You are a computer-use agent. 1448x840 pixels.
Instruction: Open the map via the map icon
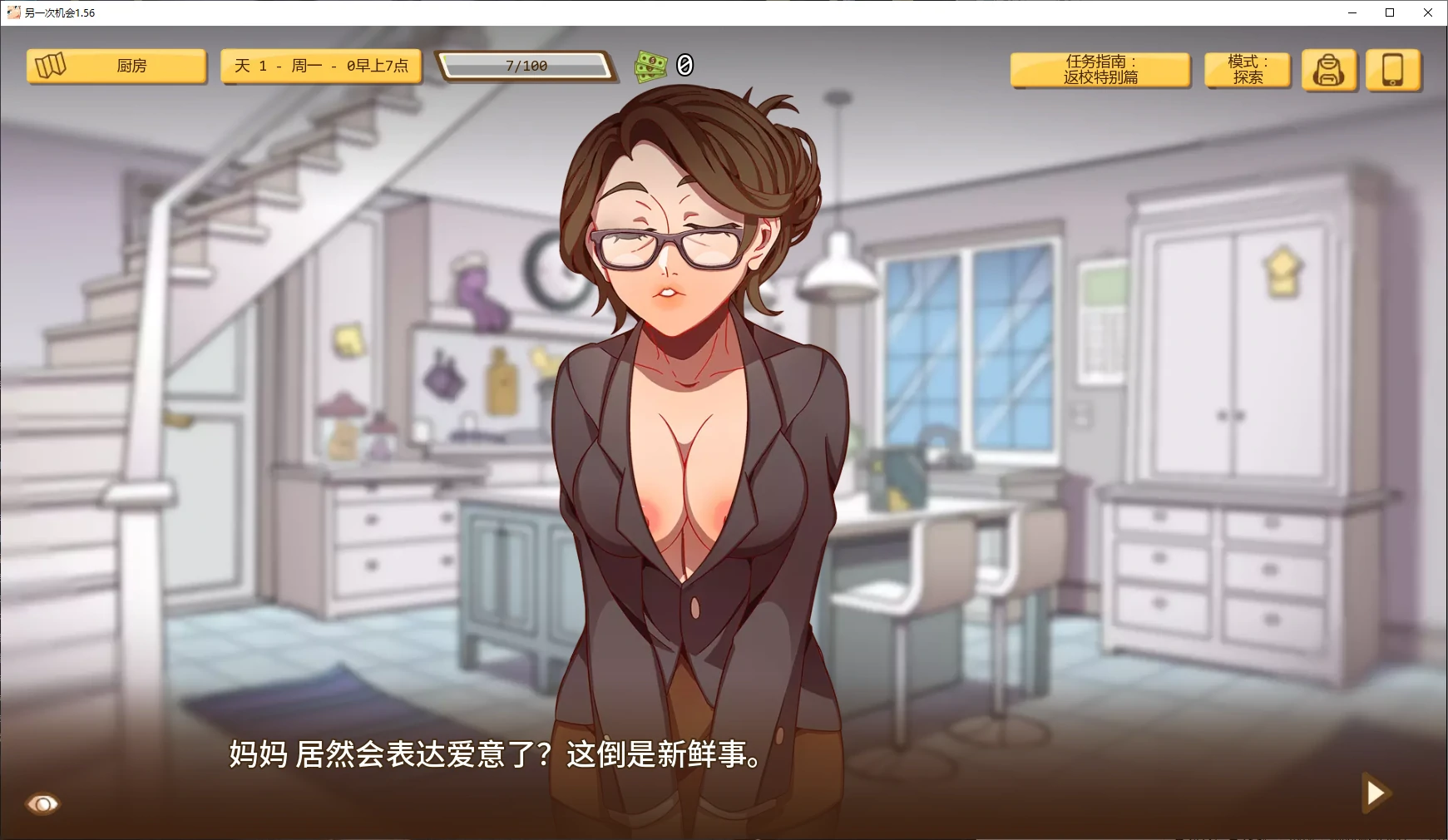point(52,66)
